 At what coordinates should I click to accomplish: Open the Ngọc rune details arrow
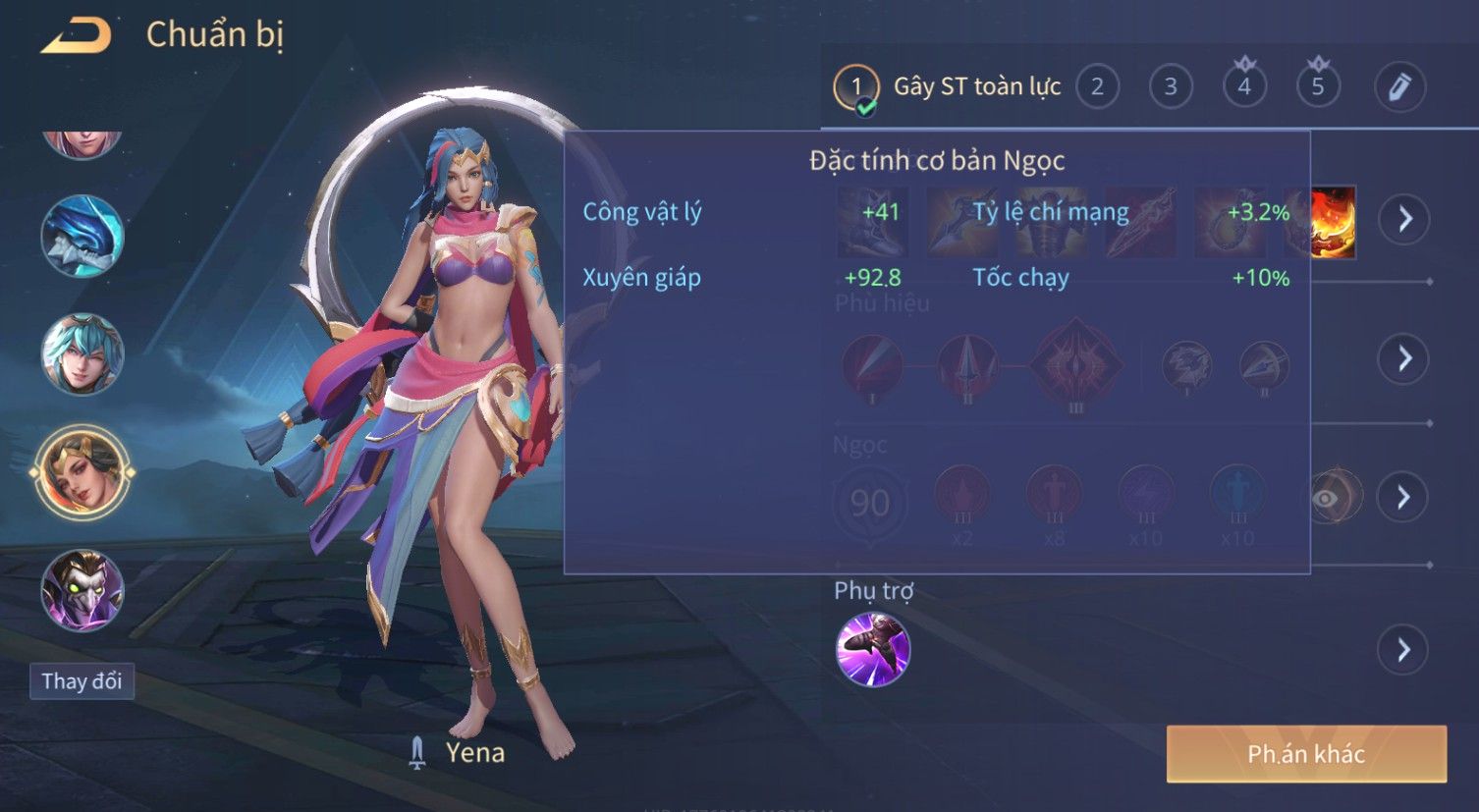[x=1404, y=498]
